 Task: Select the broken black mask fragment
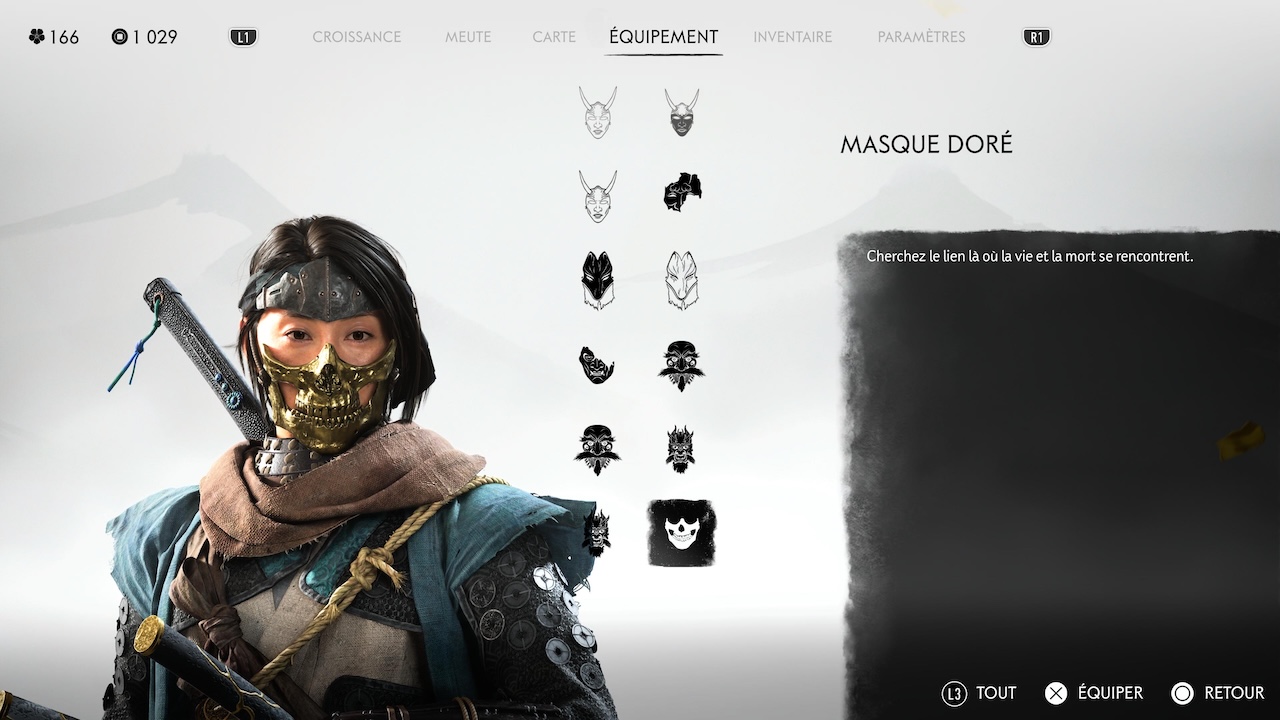click(682, 192)
